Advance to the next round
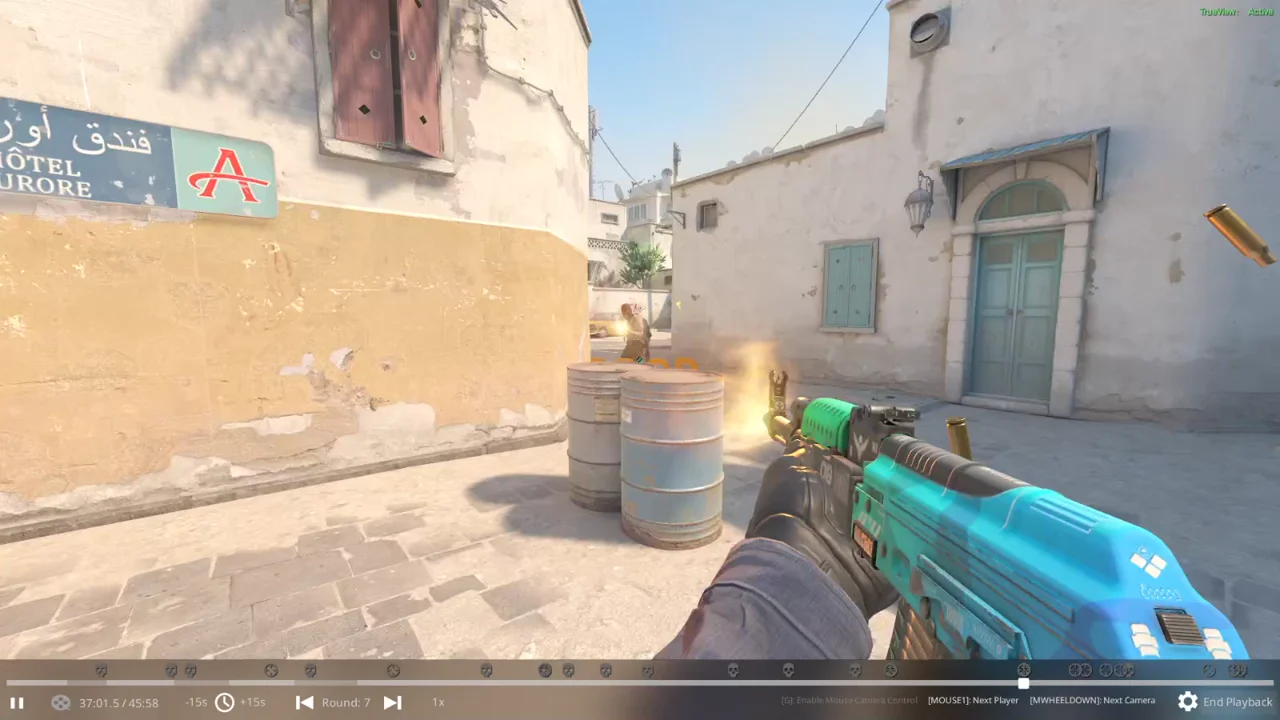This screenshot has width=1280, height=720. [x=392, y=702]
